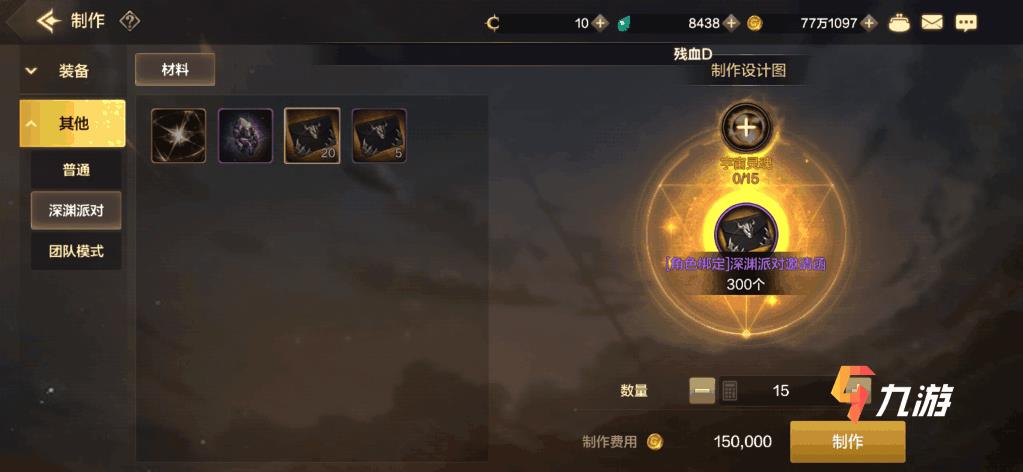Decrease quantity with the minus button

(x=702, y=390)
